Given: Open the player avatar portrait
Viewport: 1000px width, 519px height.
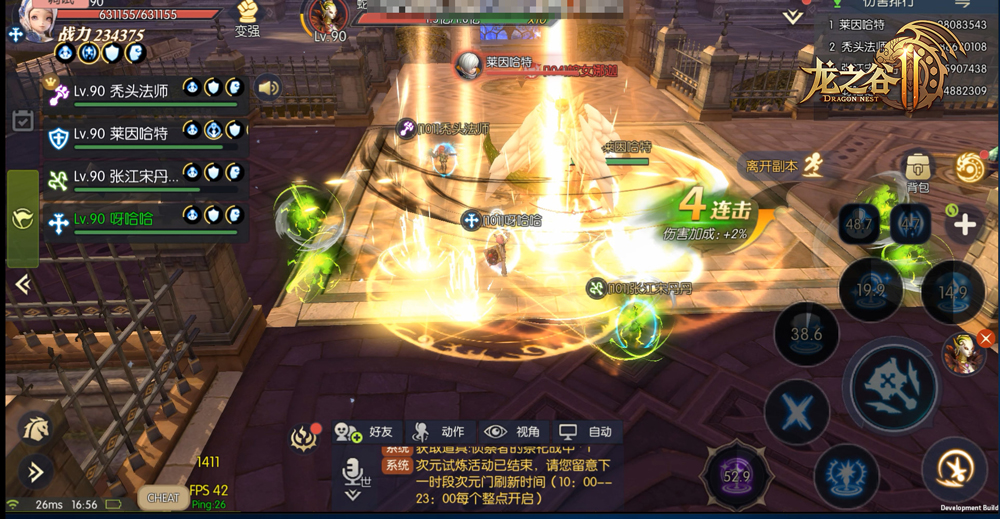Looking at the screenshot, I should click(x=30, y=20).
